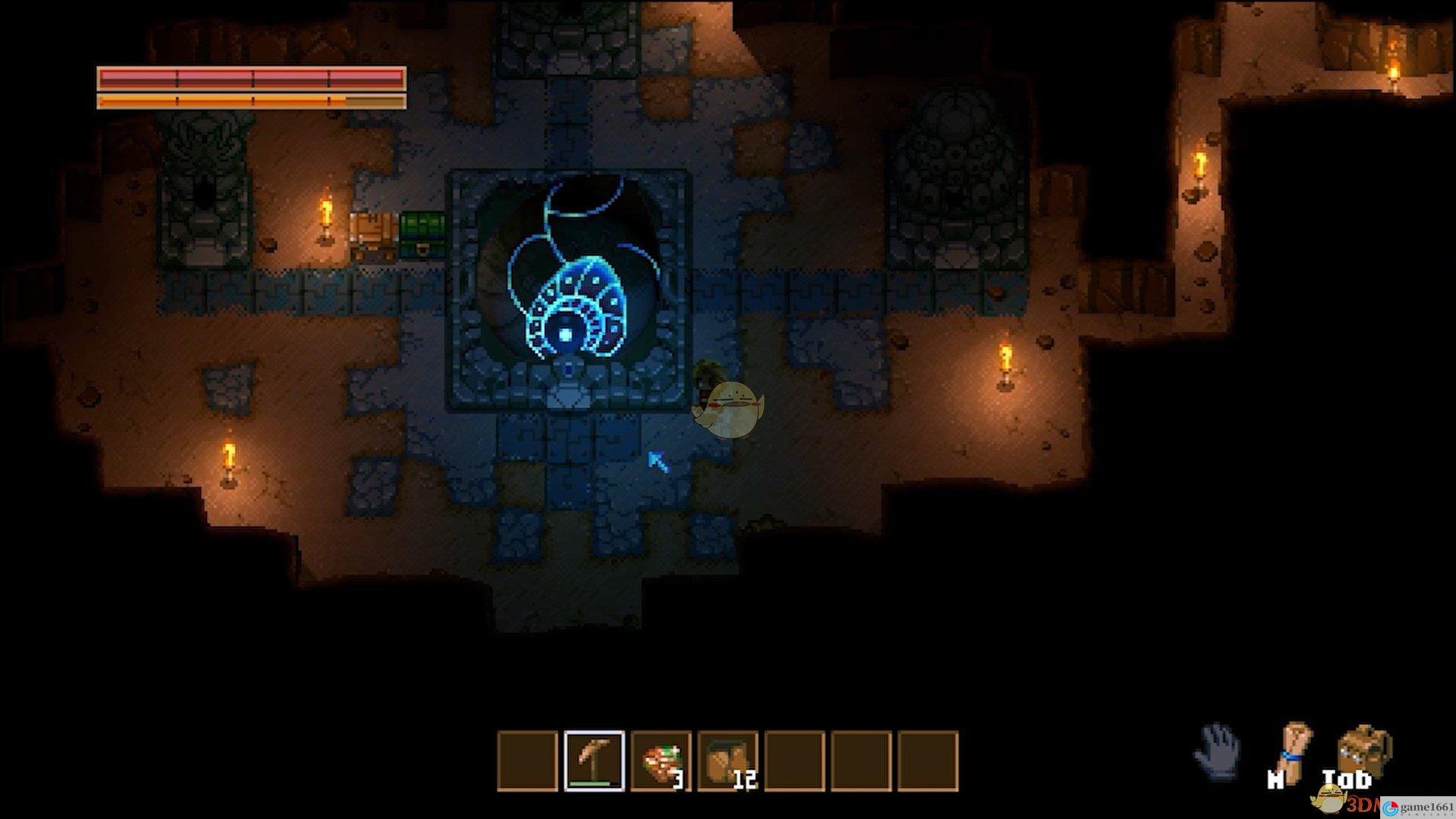
Task: Click the gray glove hand icon
Action: coord(1217,751)
